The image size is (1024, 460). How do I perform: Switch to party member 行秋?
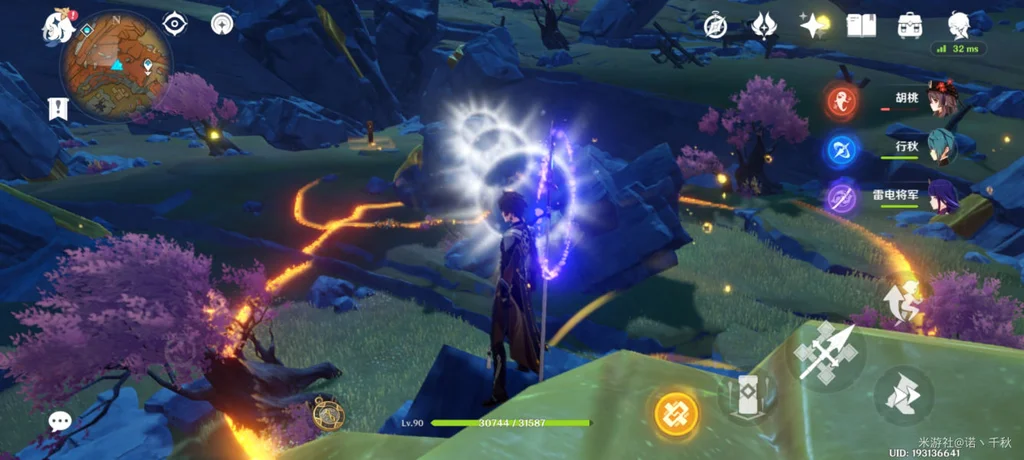(x=941, y=147)
